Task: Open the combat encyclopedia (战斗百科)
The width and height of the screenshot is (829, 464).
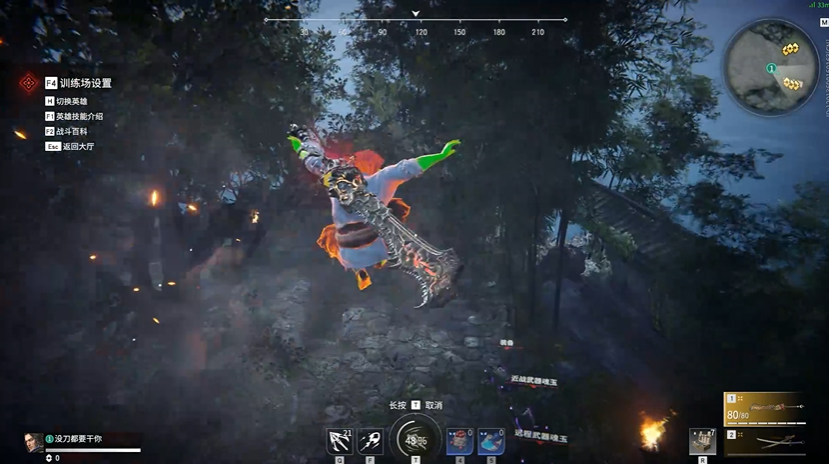Action: tap(69, 131)
